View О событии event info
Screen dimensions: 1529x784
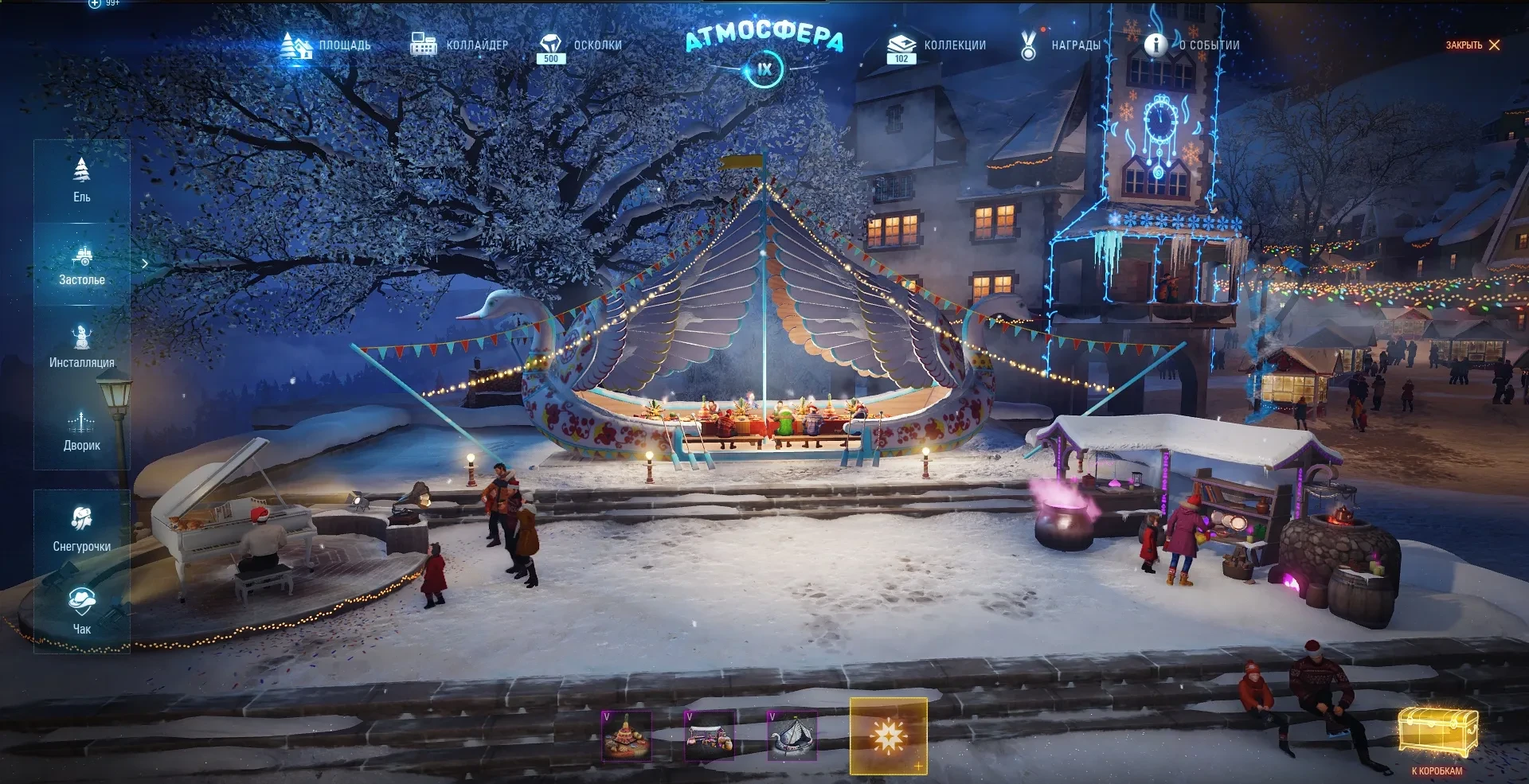click(1192, 45)
